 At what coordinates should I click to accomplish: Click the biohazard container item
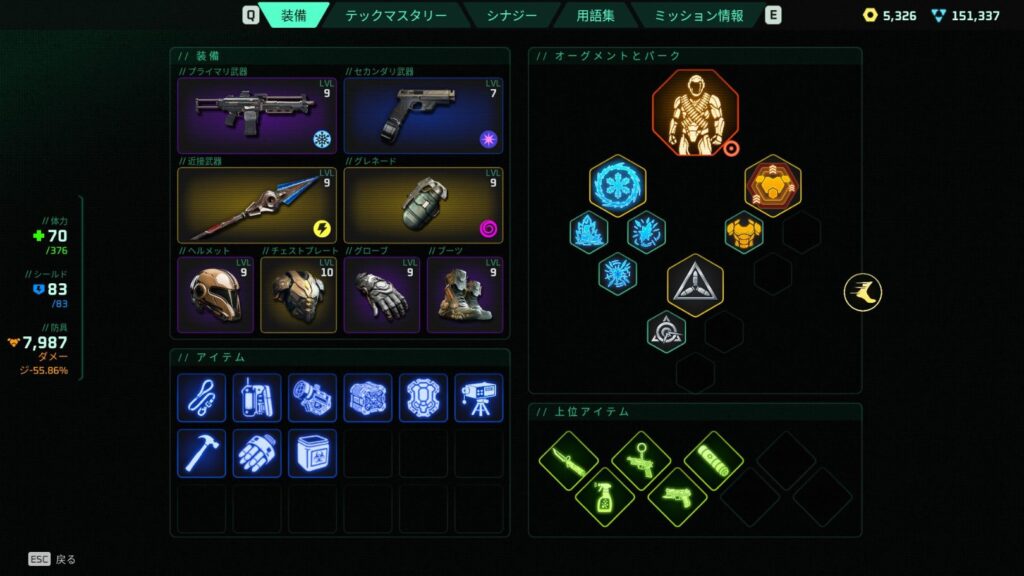[312, 453]
